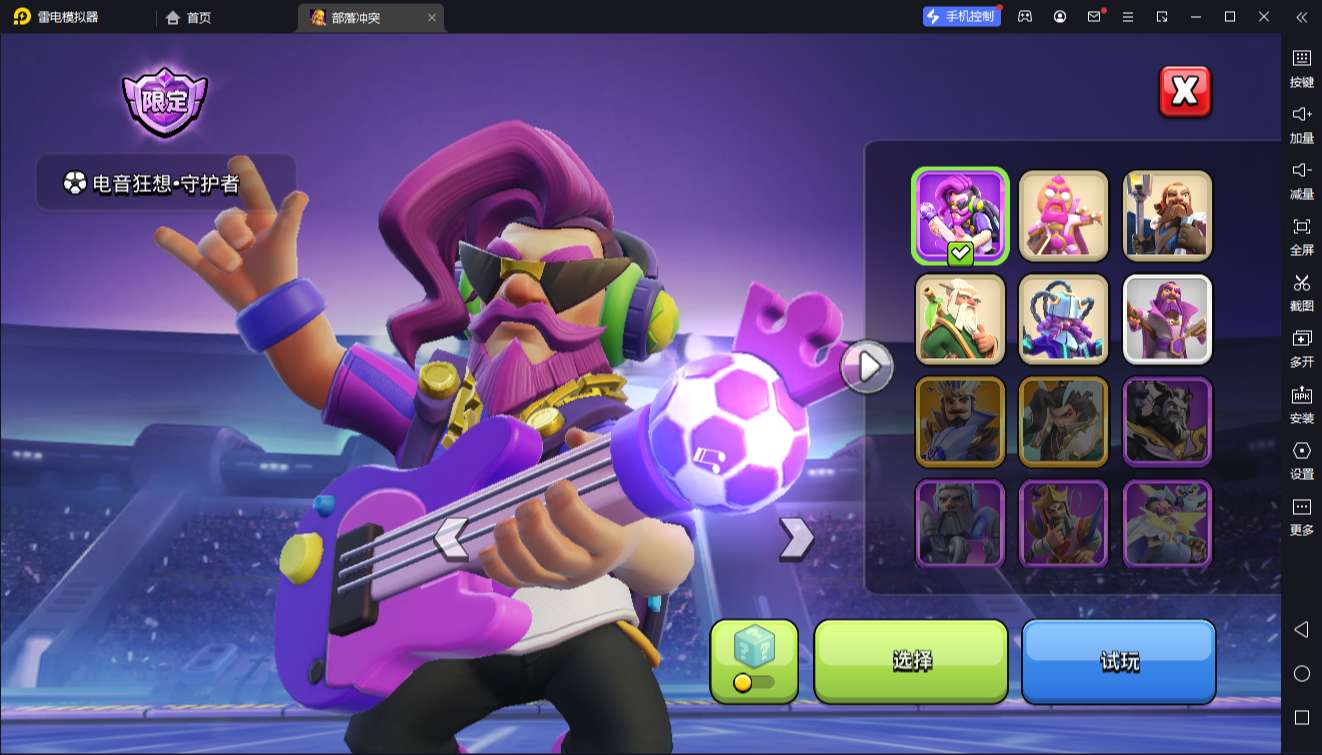Collapse the skin list with the round arrow

coord(867,367)
